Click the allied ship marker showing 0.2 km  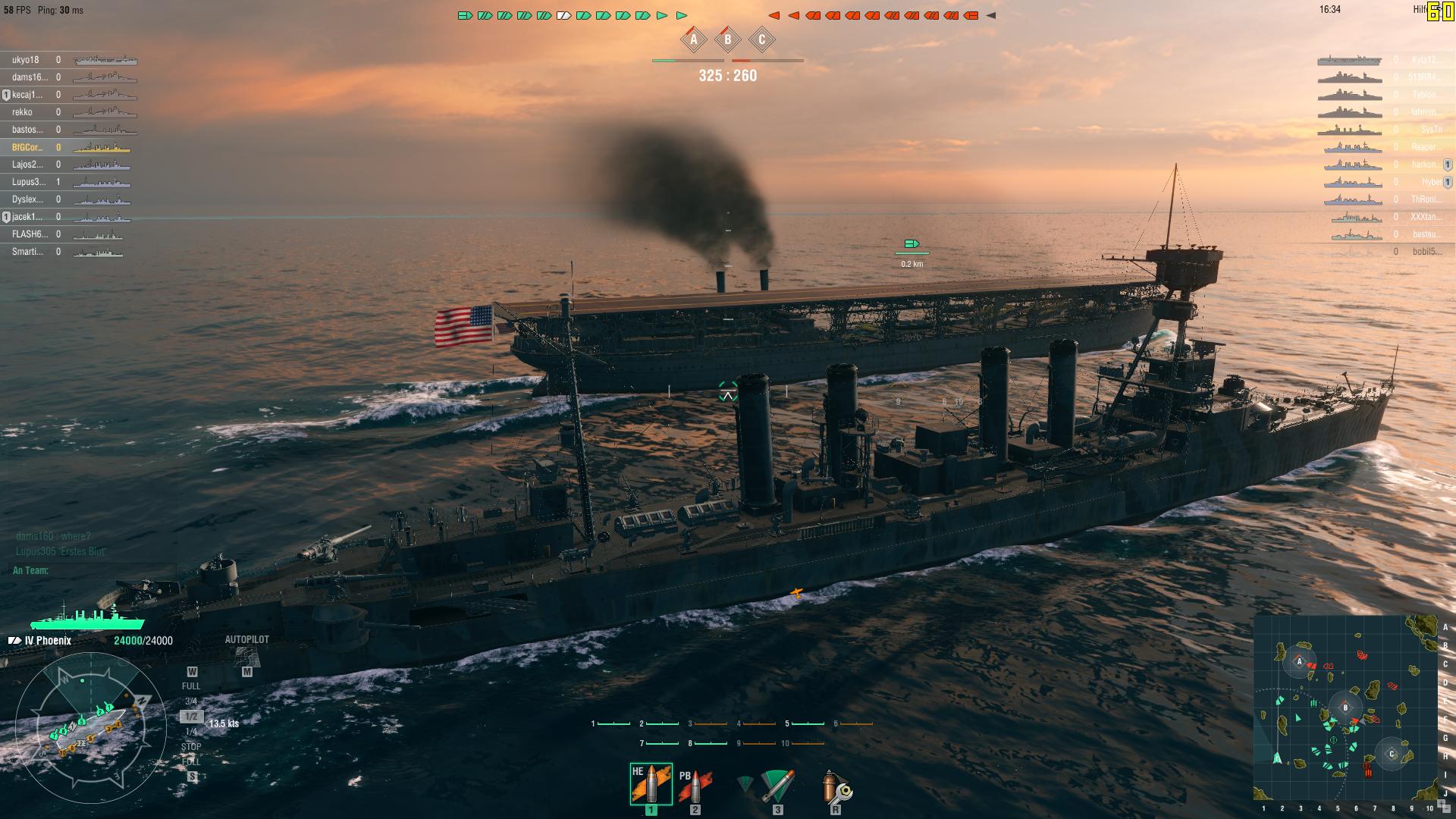click(x=912, y=244)
